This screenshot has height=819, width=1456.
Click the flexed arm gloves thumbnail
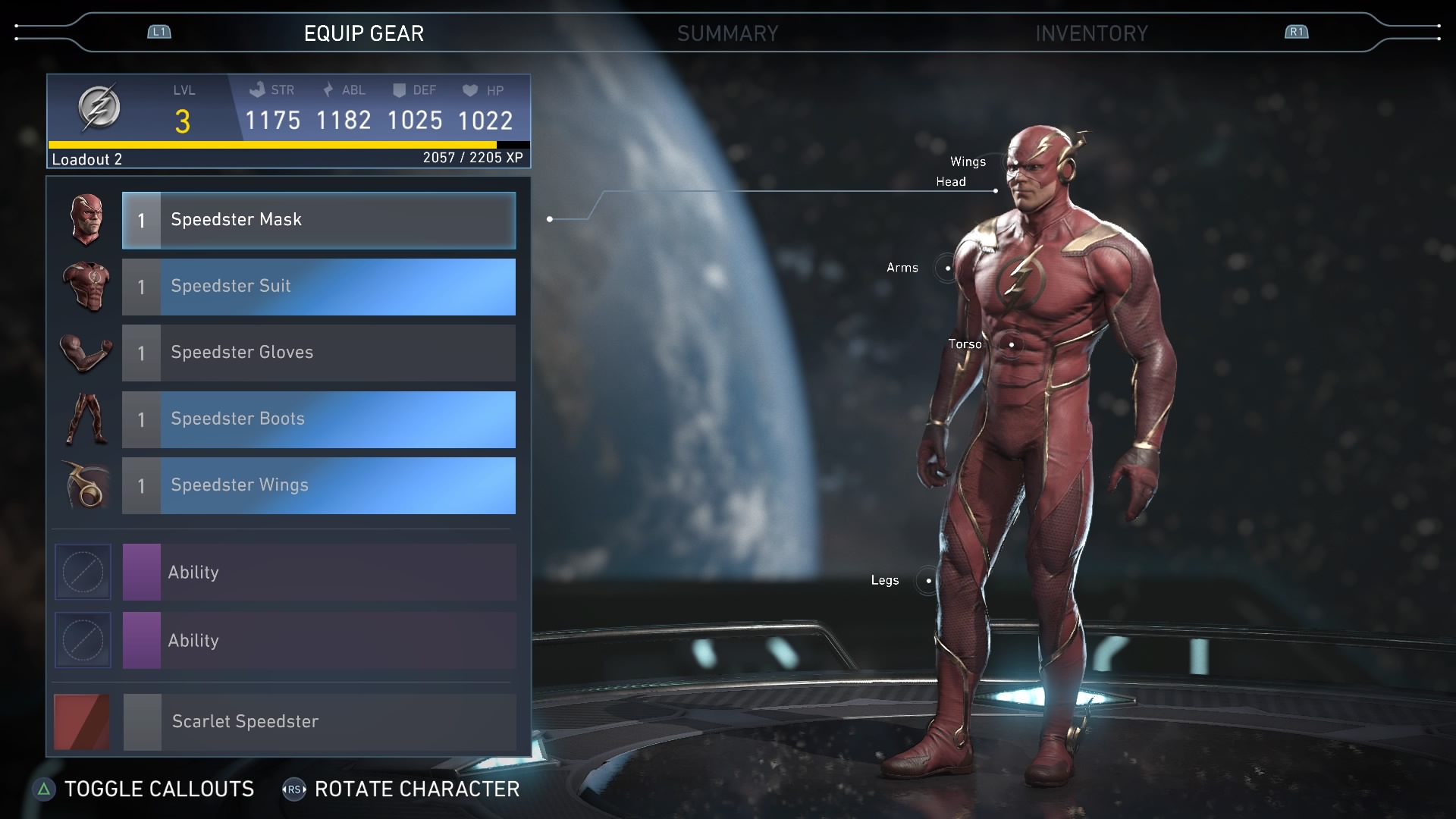(86, 353)
